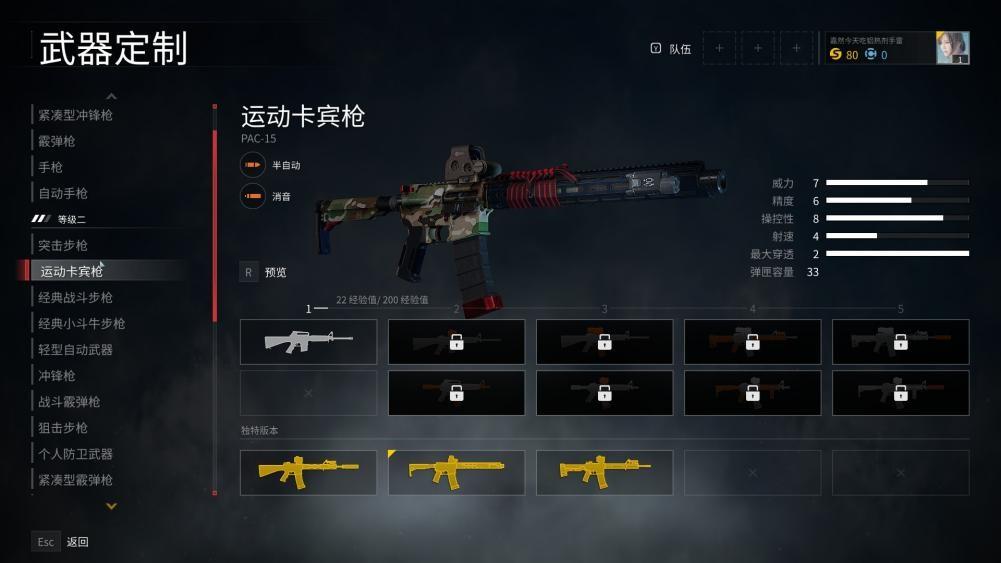1001x563 pixels.
Task: Open the 霰弹枪 weapon category
Action: pos(57,141)
